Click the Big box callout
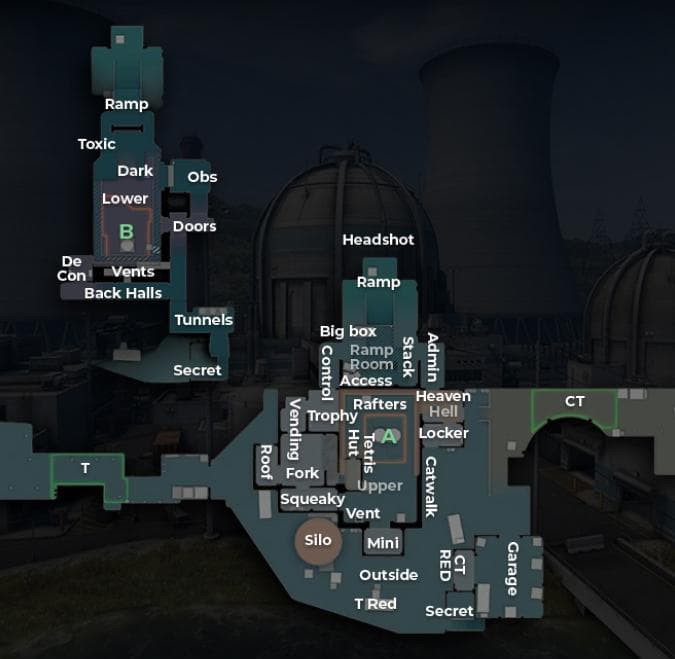This screenshot has width=675, height=659. (x=348, y=331)
